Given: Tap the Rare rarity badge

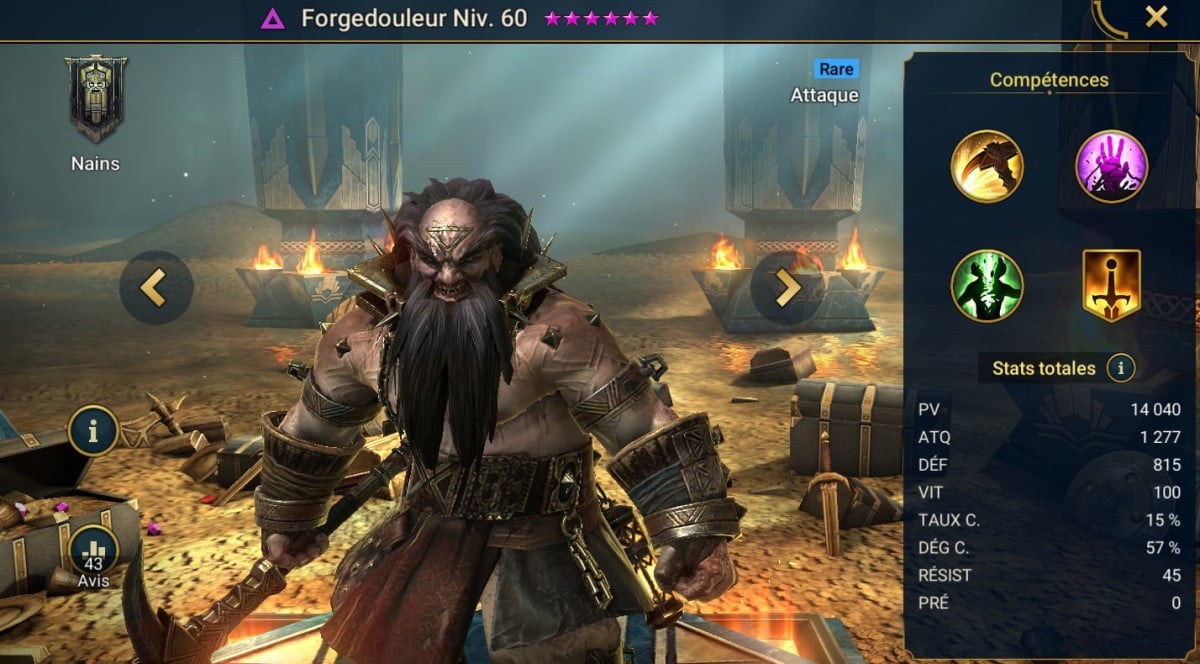Looking at the screenshot, I should (835, 69).
